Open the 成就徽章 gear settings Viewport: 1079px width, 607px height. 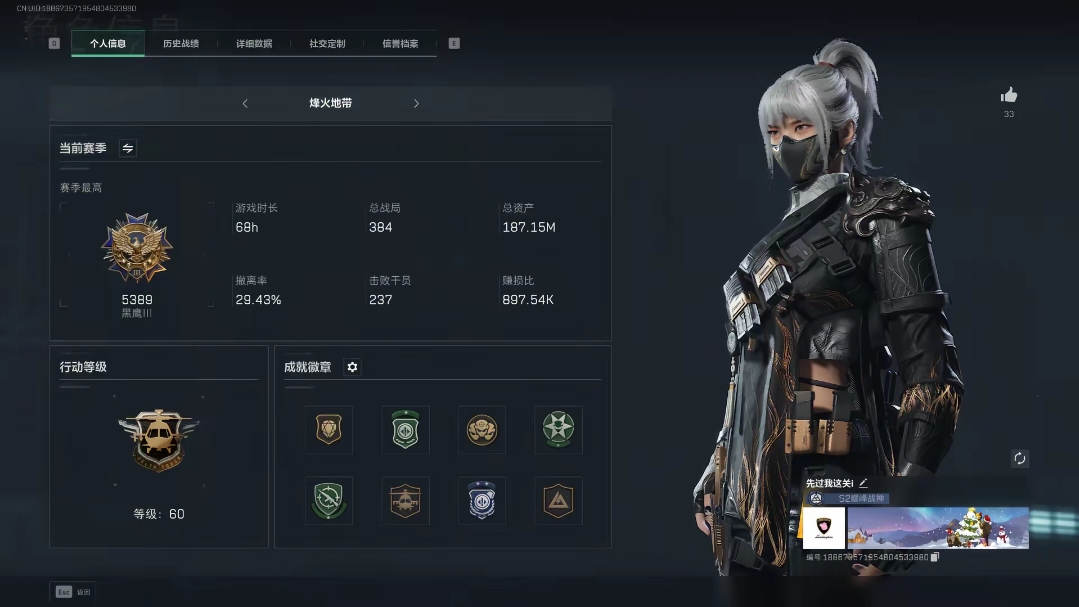tap(352, 367)
